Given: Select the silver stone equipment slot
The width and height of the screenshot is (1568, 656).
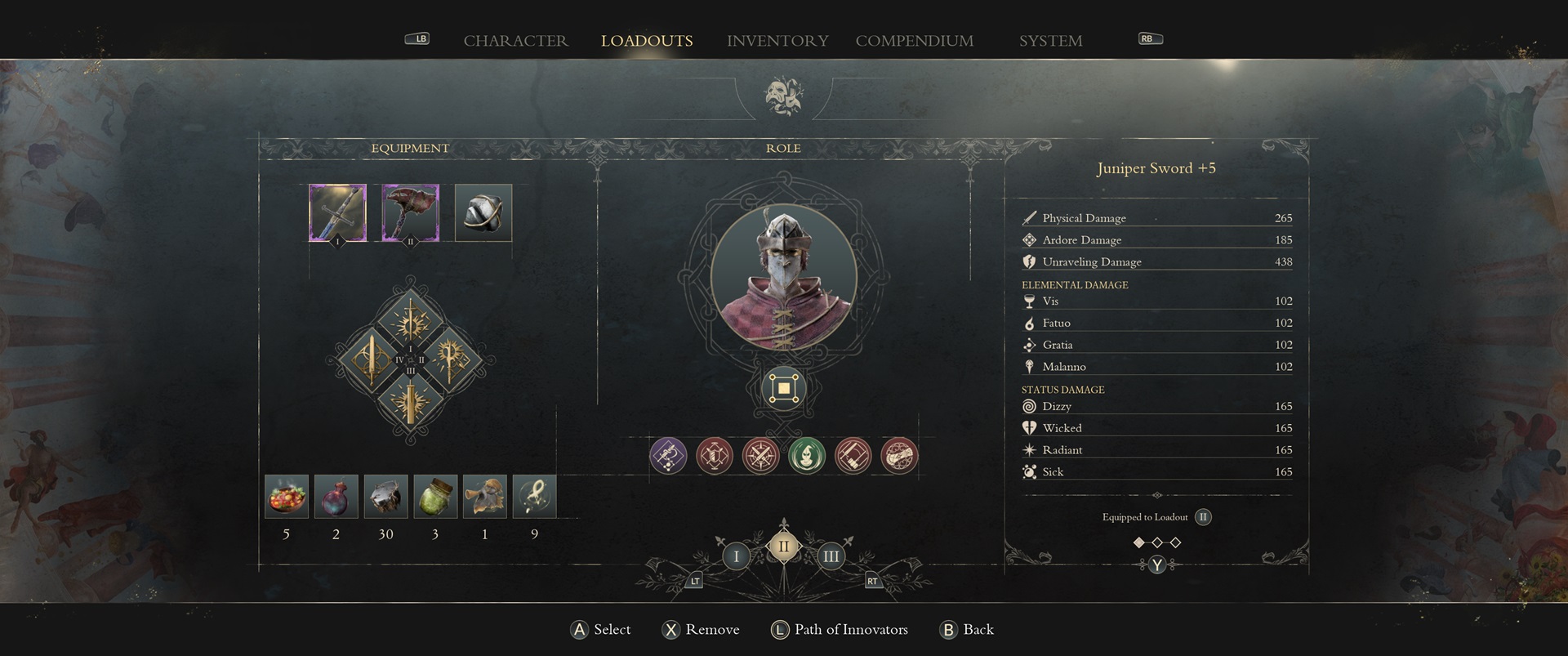Looking at the screenshot, I should tap(483, 213).
